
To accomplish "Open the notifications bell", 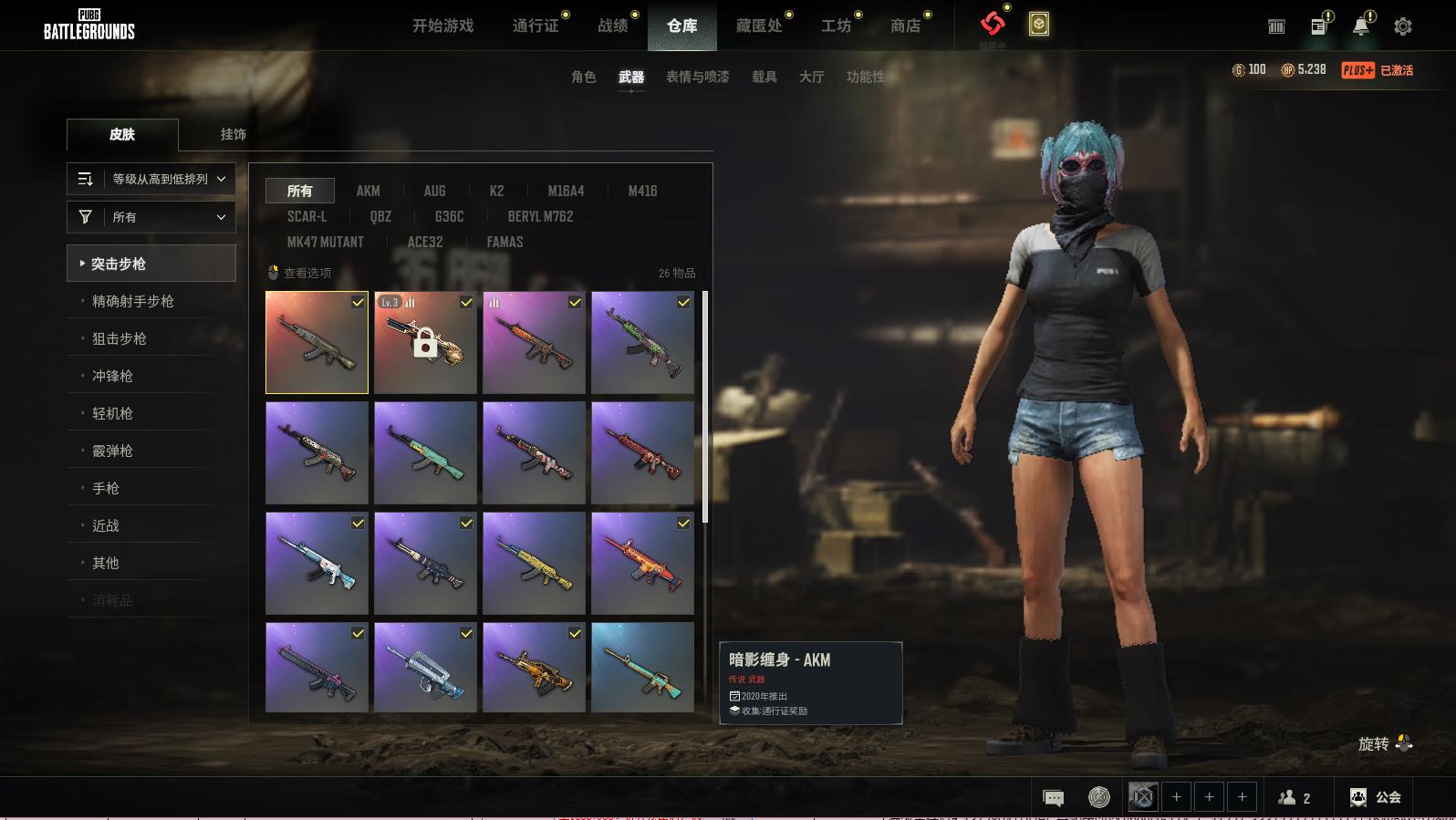I will (1360, 26).
